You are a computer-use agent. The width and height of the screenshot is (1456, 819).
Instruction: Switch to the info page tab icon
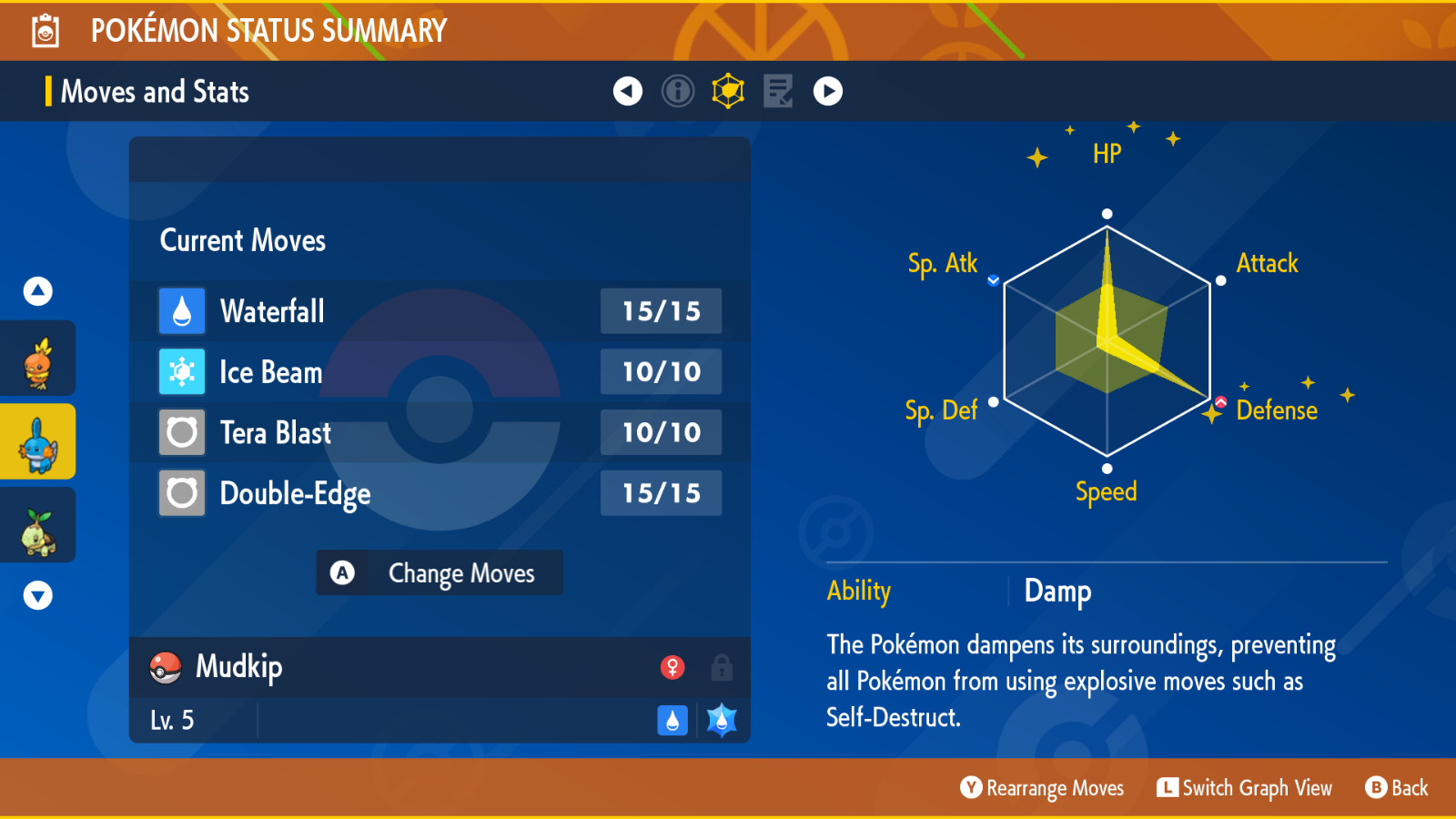coord(678,91)
